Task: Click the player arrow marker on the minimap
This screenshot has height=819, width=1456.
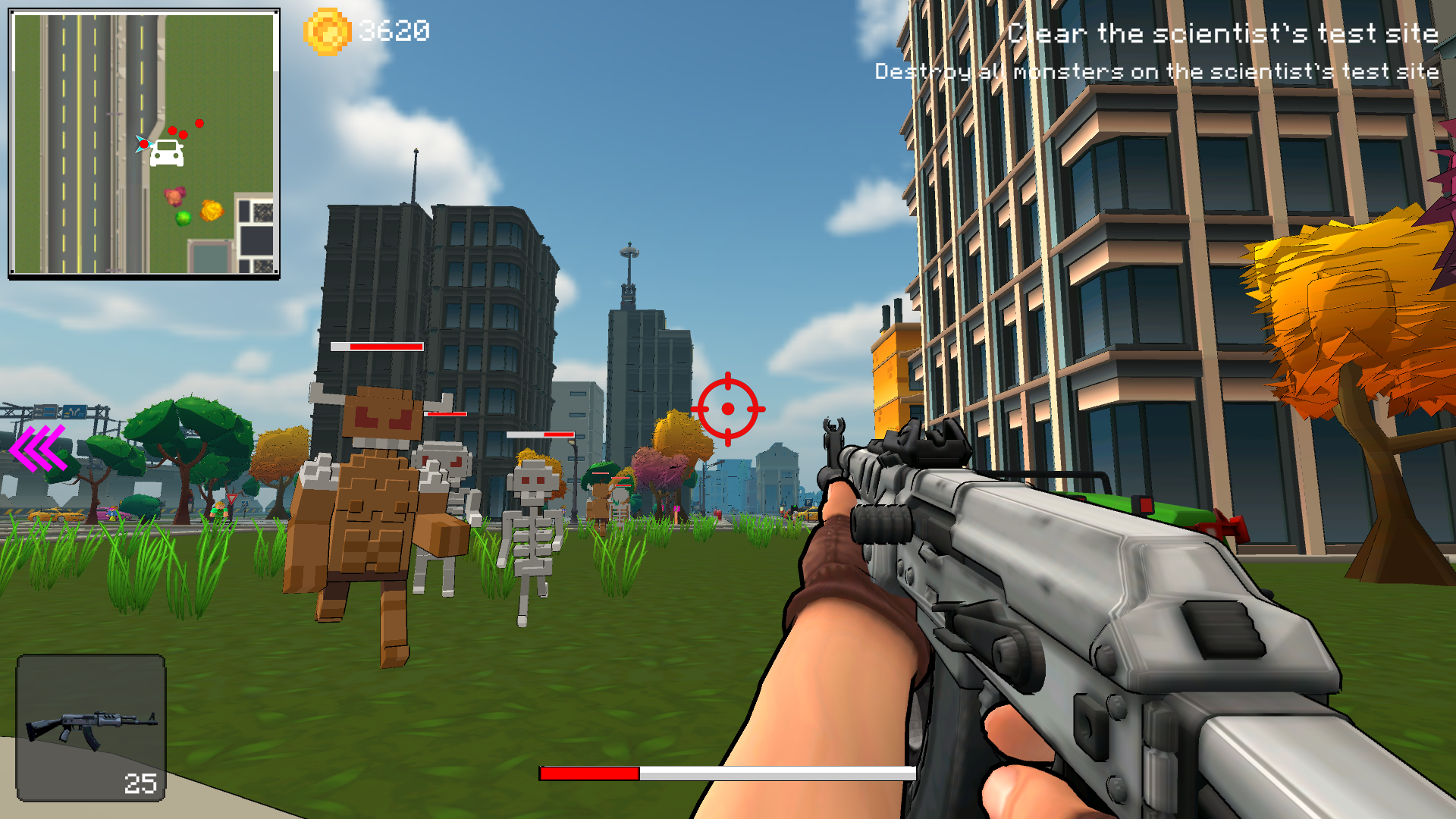Action: [x=142, y=144]
